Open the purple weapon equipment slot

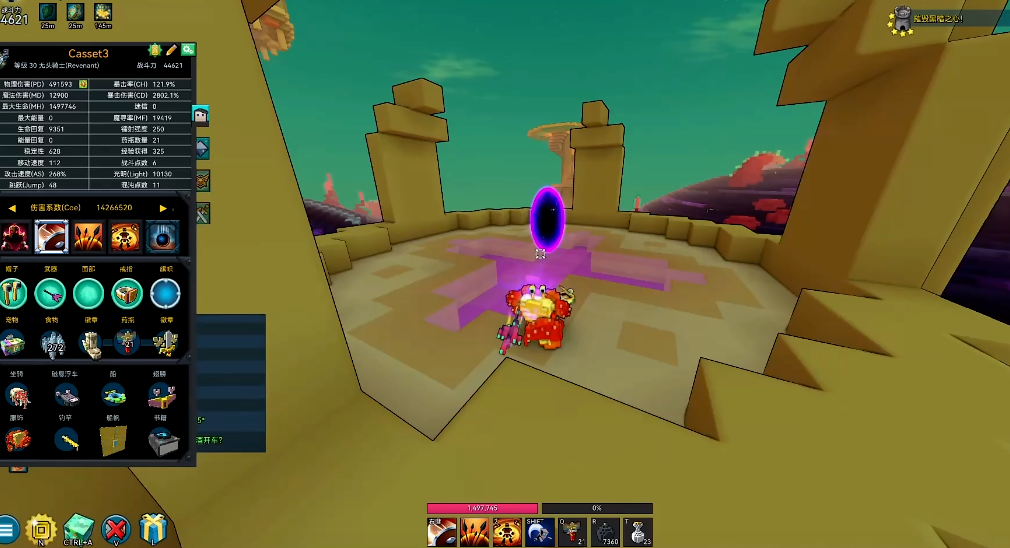click(x=51, y=293)
